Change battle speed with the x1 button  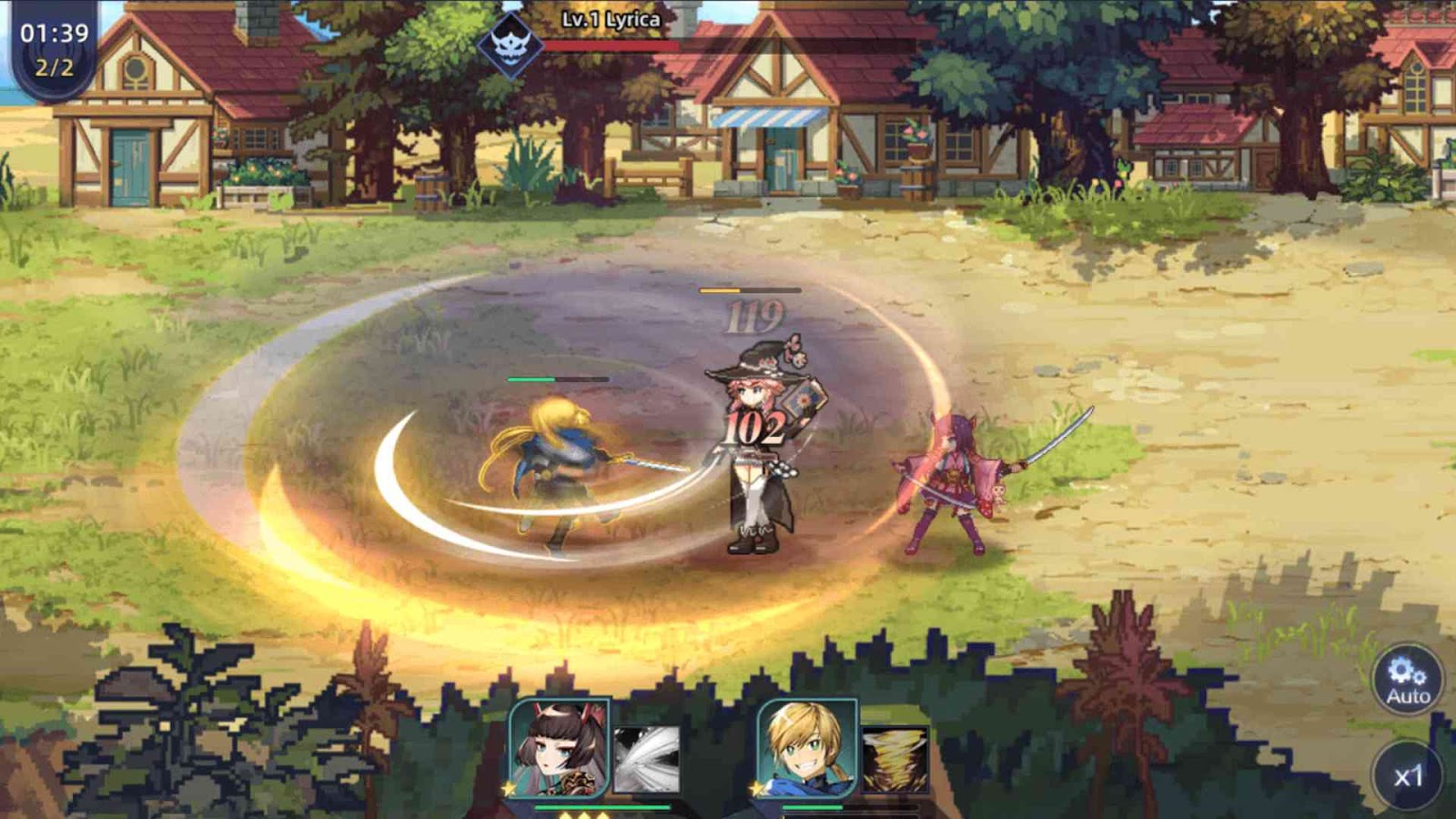tap(1407, 775)
